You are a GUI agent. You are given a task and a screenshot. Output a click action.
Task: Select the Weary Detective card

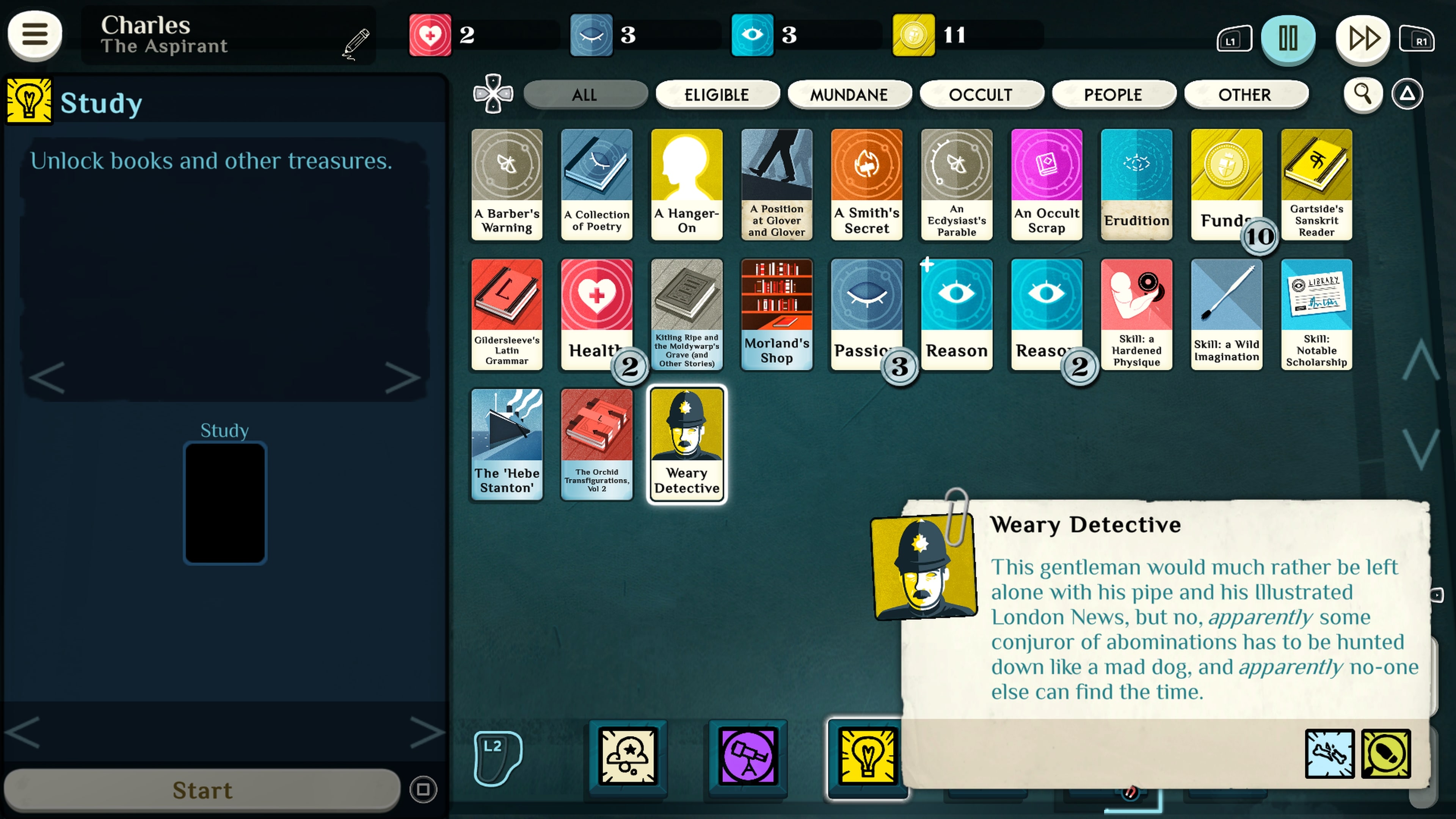[x=686, y=445]
